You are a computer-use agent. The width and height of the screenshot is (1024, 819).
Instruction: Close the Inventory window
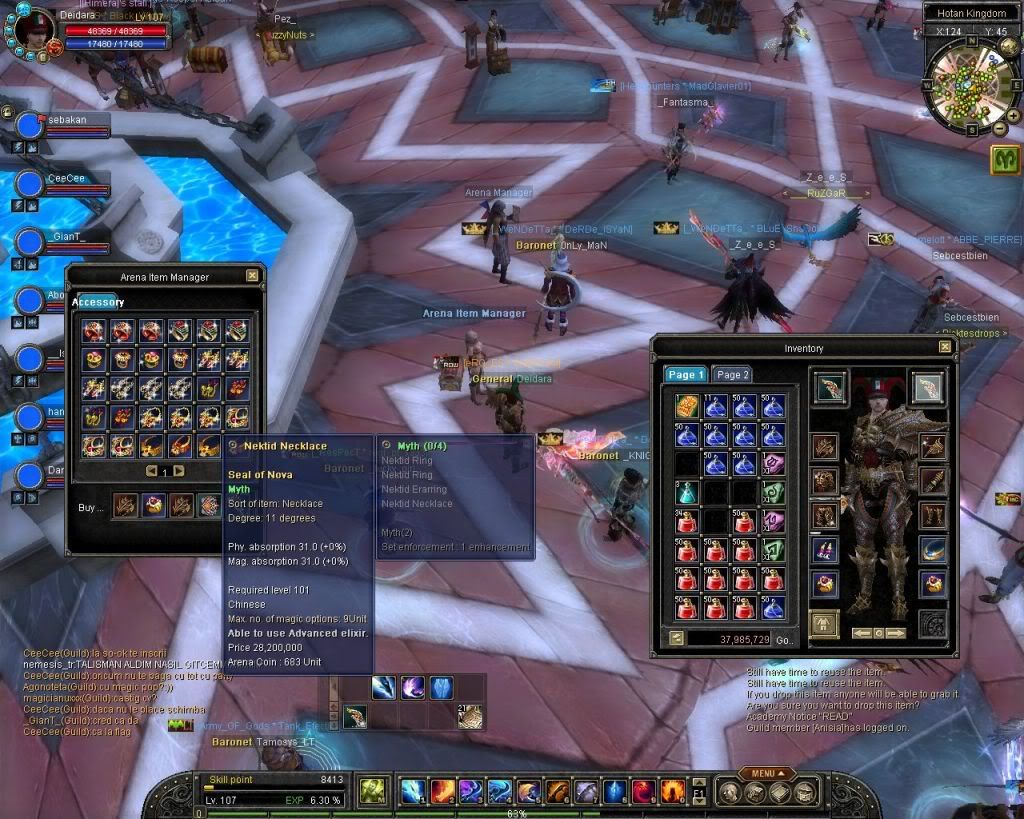tap(945, 347)
